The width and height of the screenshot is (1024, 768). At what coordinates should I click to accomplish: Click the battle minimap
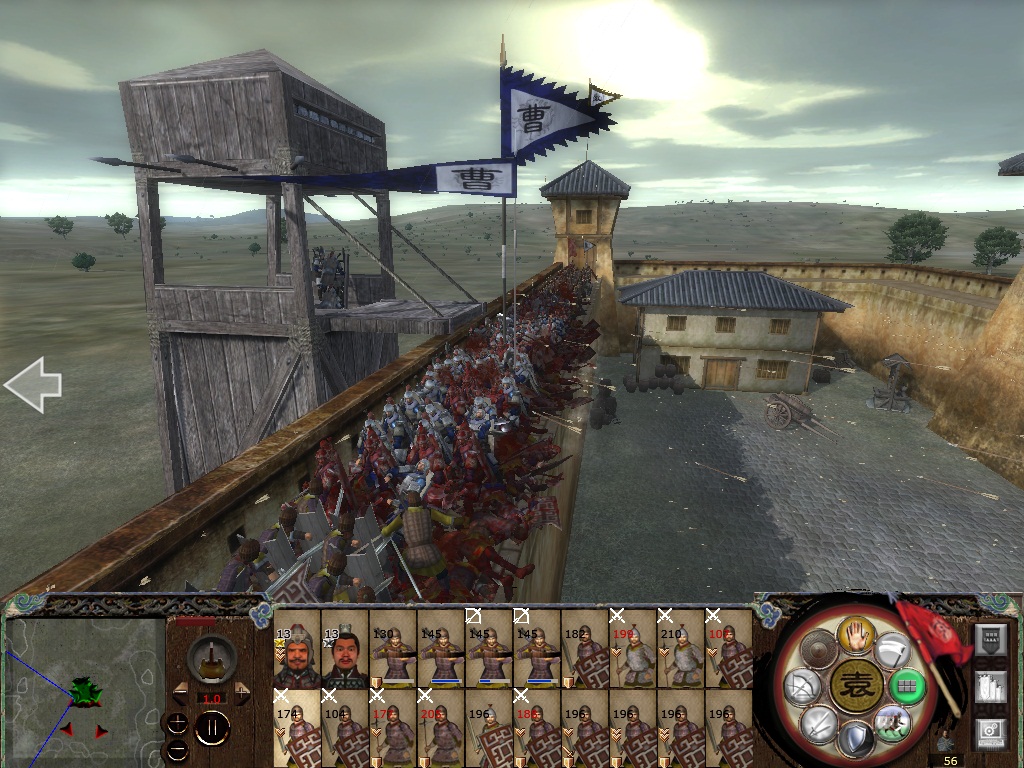[84, 691]
